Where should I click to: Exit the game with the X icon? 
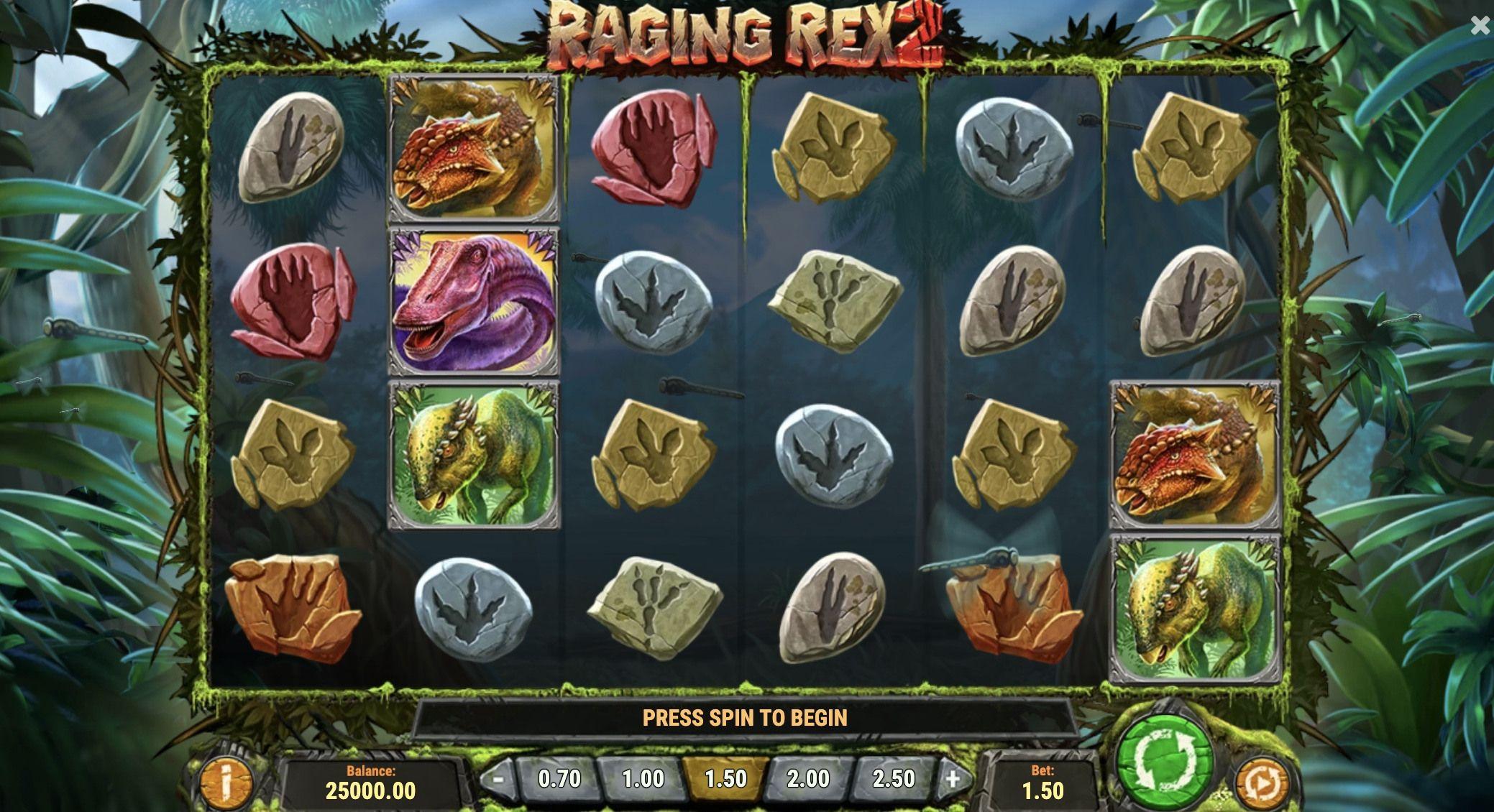pos(1480,26)
